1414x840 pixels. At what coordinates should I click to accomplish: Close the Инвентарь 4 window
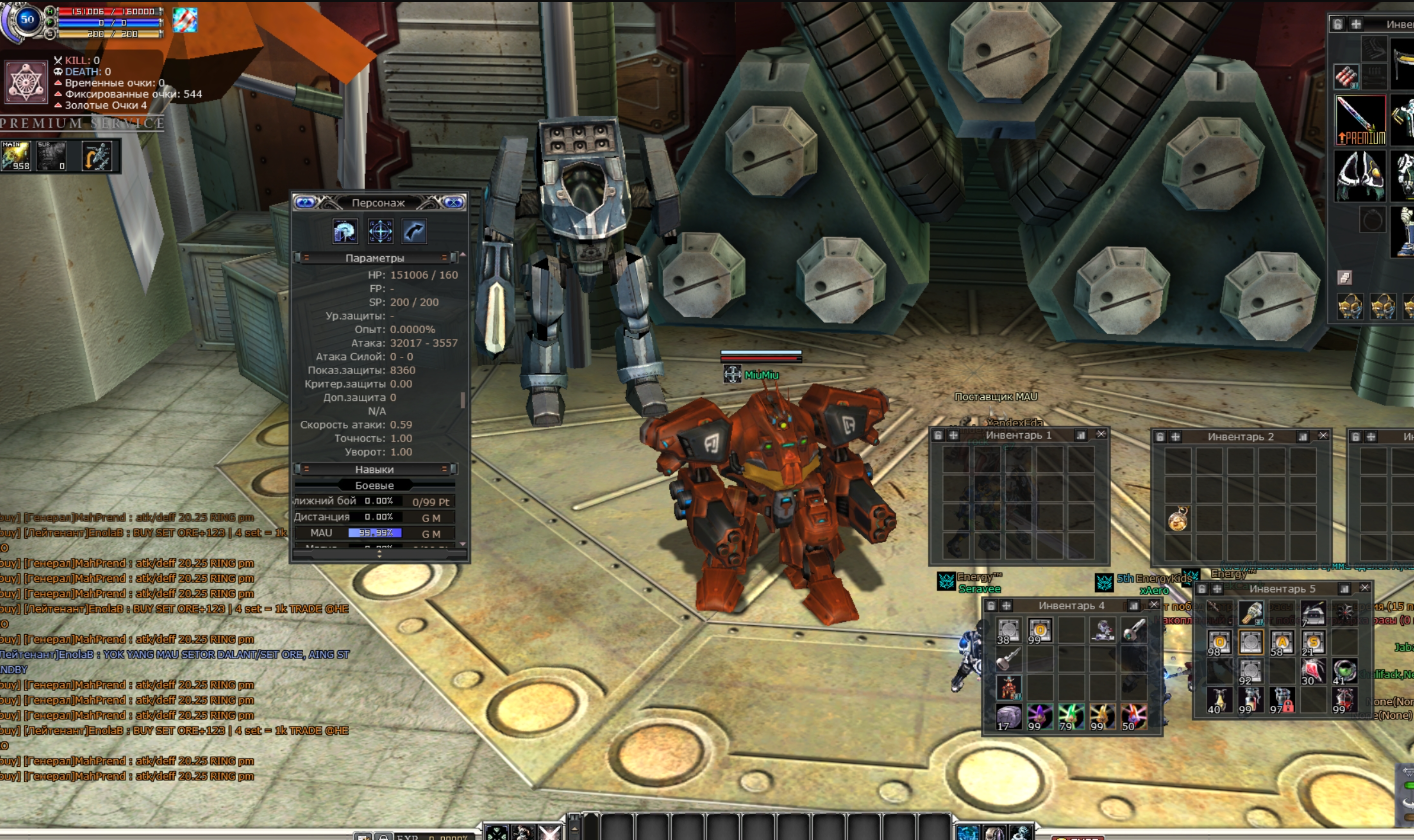[x=1154, y=605]
